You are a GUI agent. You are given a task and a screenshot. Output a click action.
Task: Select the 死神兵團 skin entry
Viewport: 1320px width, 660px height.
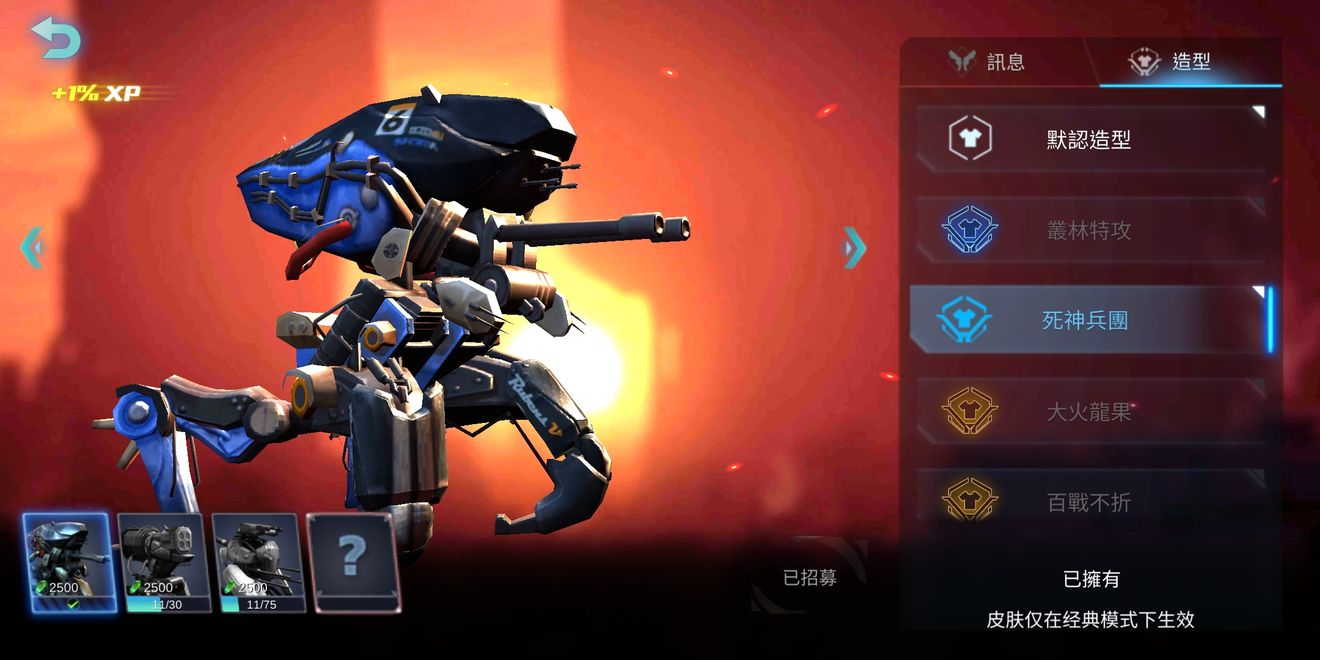1088,320
